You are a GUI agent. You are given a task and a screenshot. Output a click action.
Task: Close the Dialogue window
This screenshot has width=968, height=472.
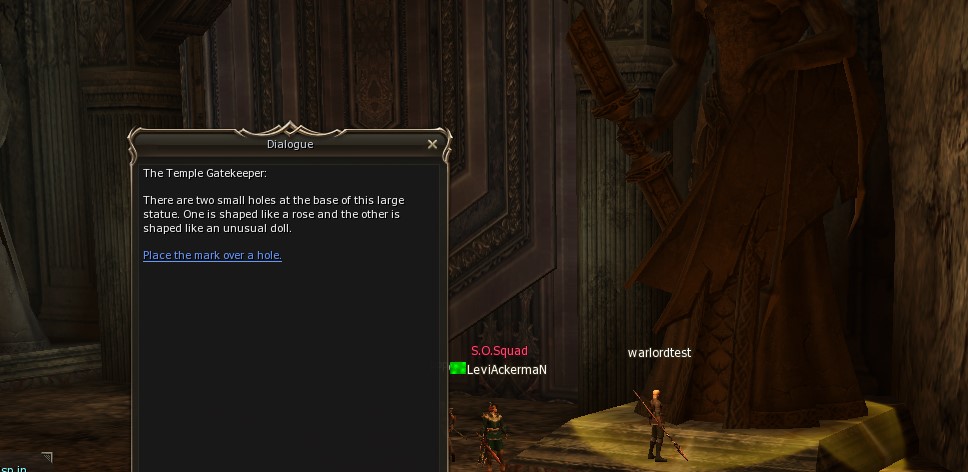click(432, 144)
